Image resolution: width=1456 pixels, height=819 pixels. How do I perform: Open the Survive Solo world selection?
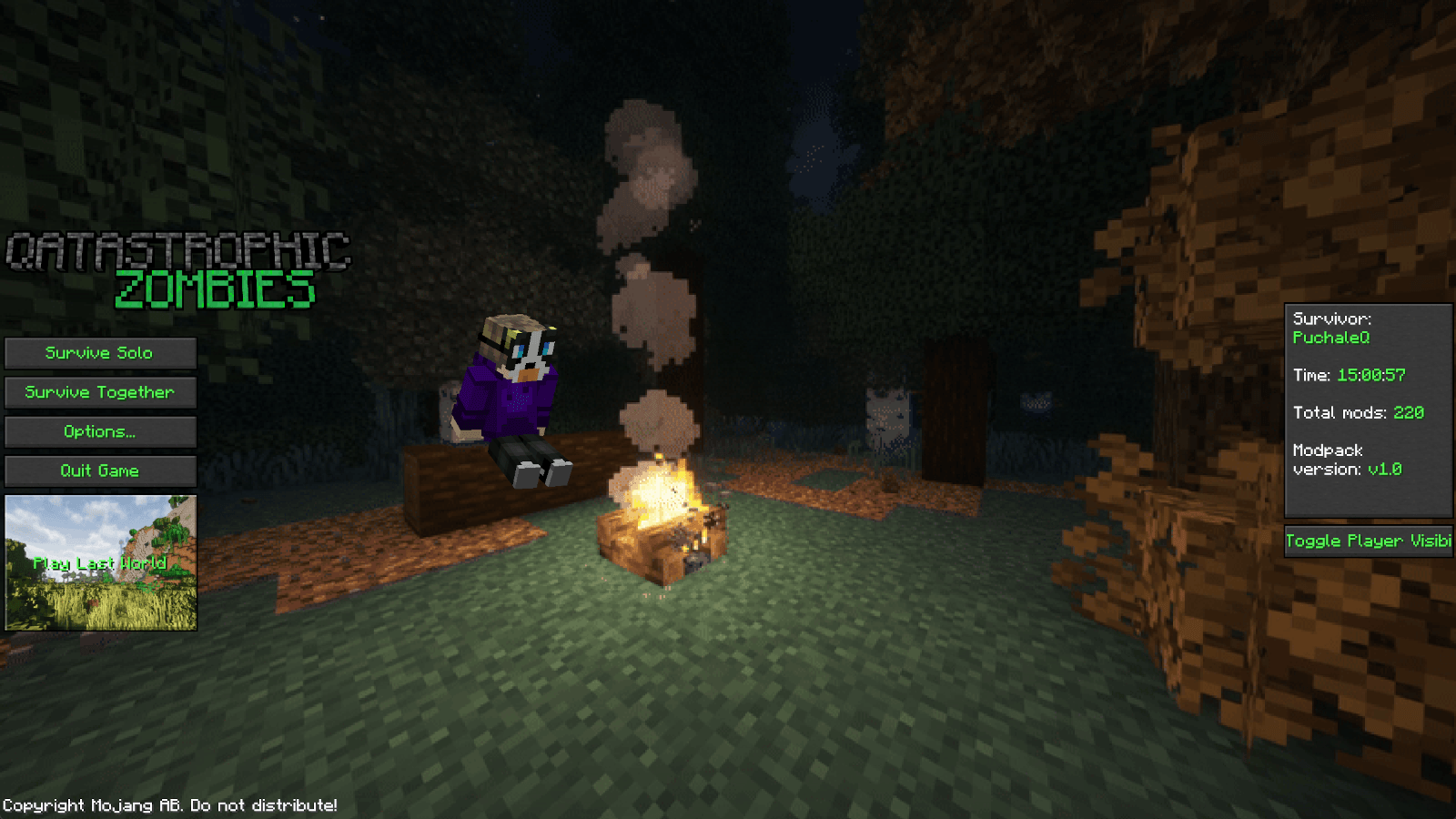pos(100,353)
